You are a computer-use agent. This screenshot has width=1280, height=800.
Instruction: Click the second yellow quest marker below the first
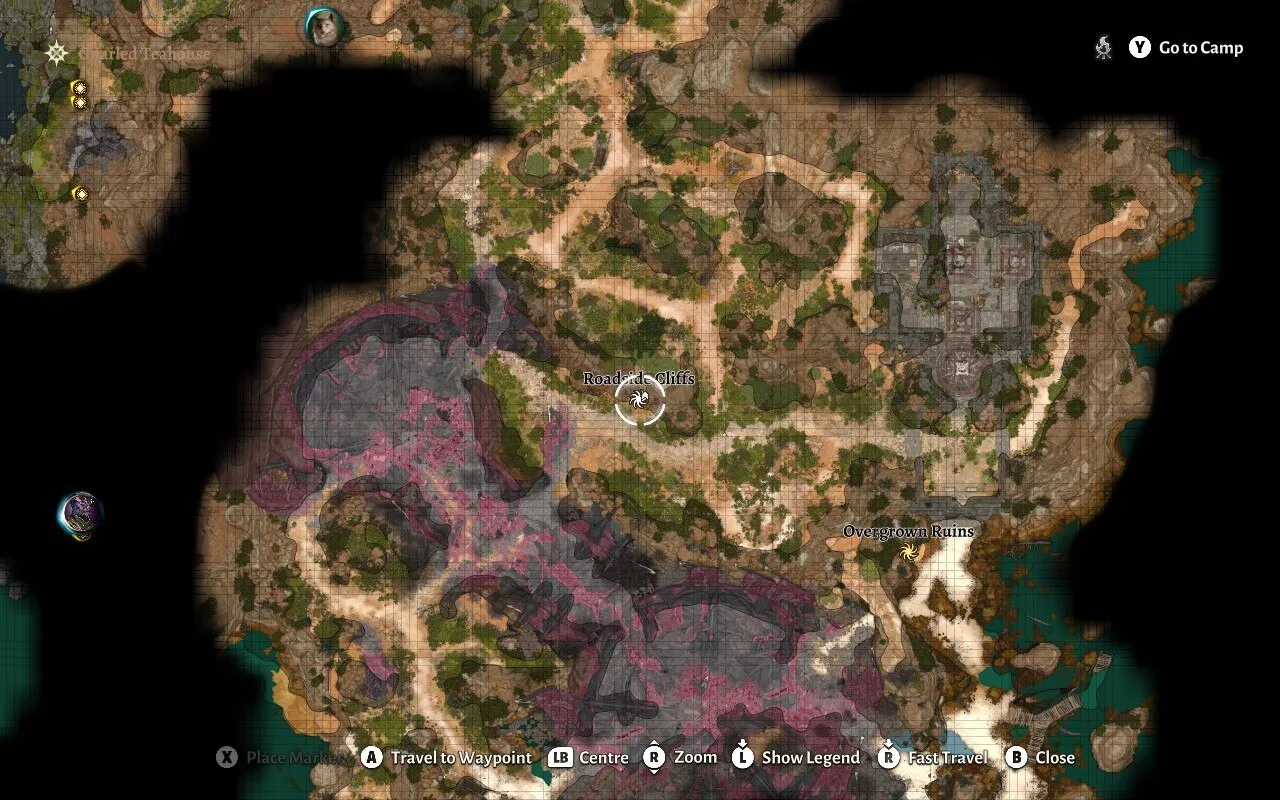click(x=80, y=102)
